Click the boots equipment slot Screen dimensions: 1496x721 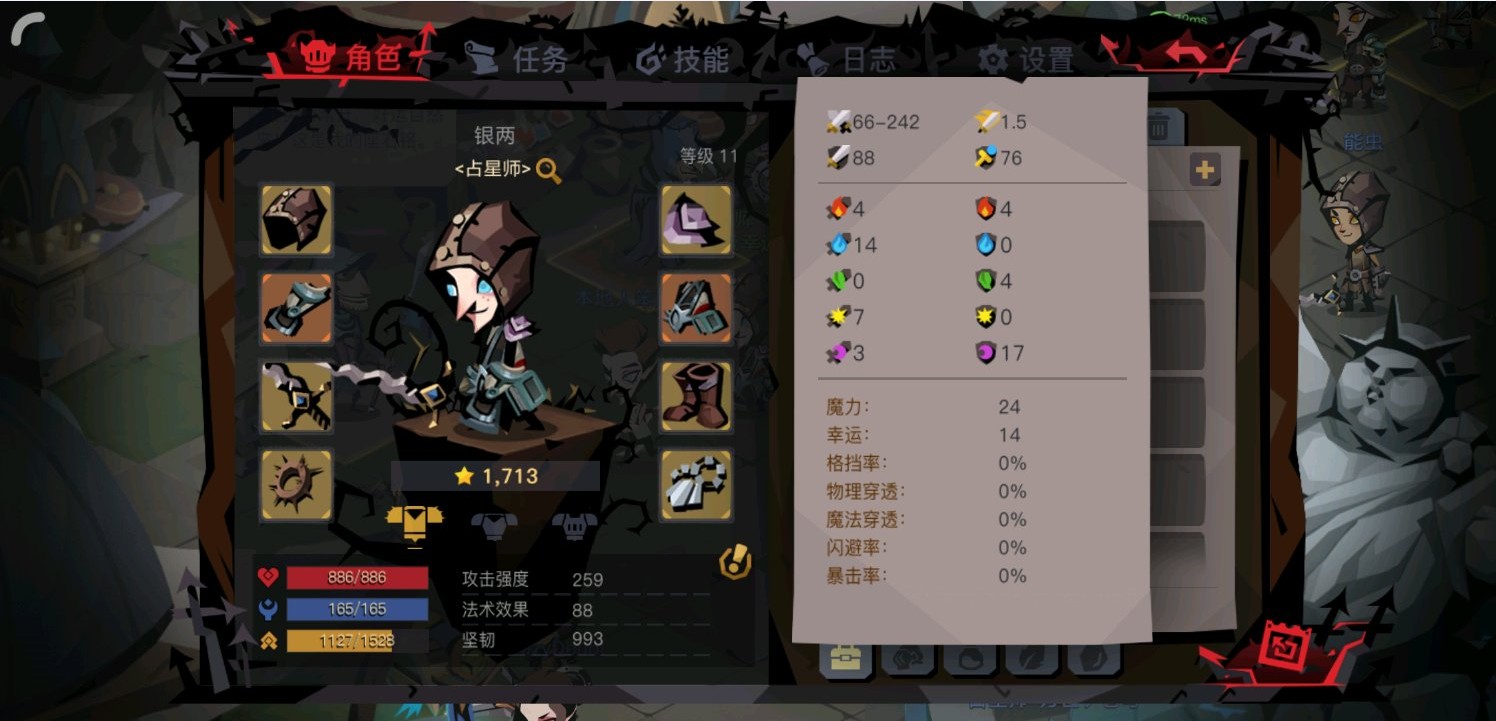click(x=696, y=397)
